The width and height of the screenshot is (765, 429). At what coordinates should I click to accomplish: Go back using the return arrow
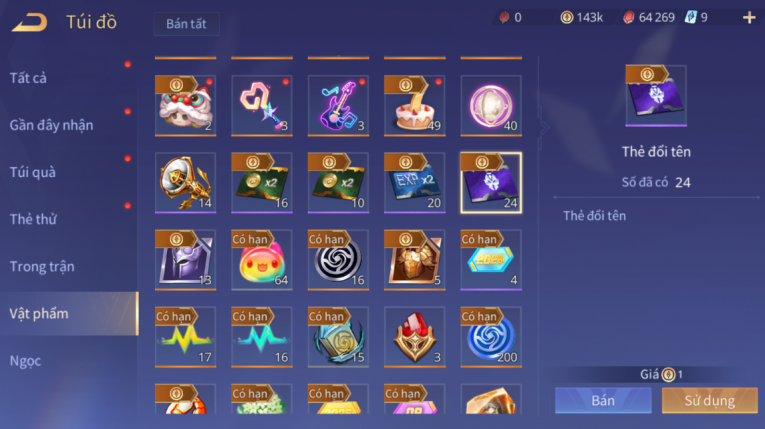[30, 21]
